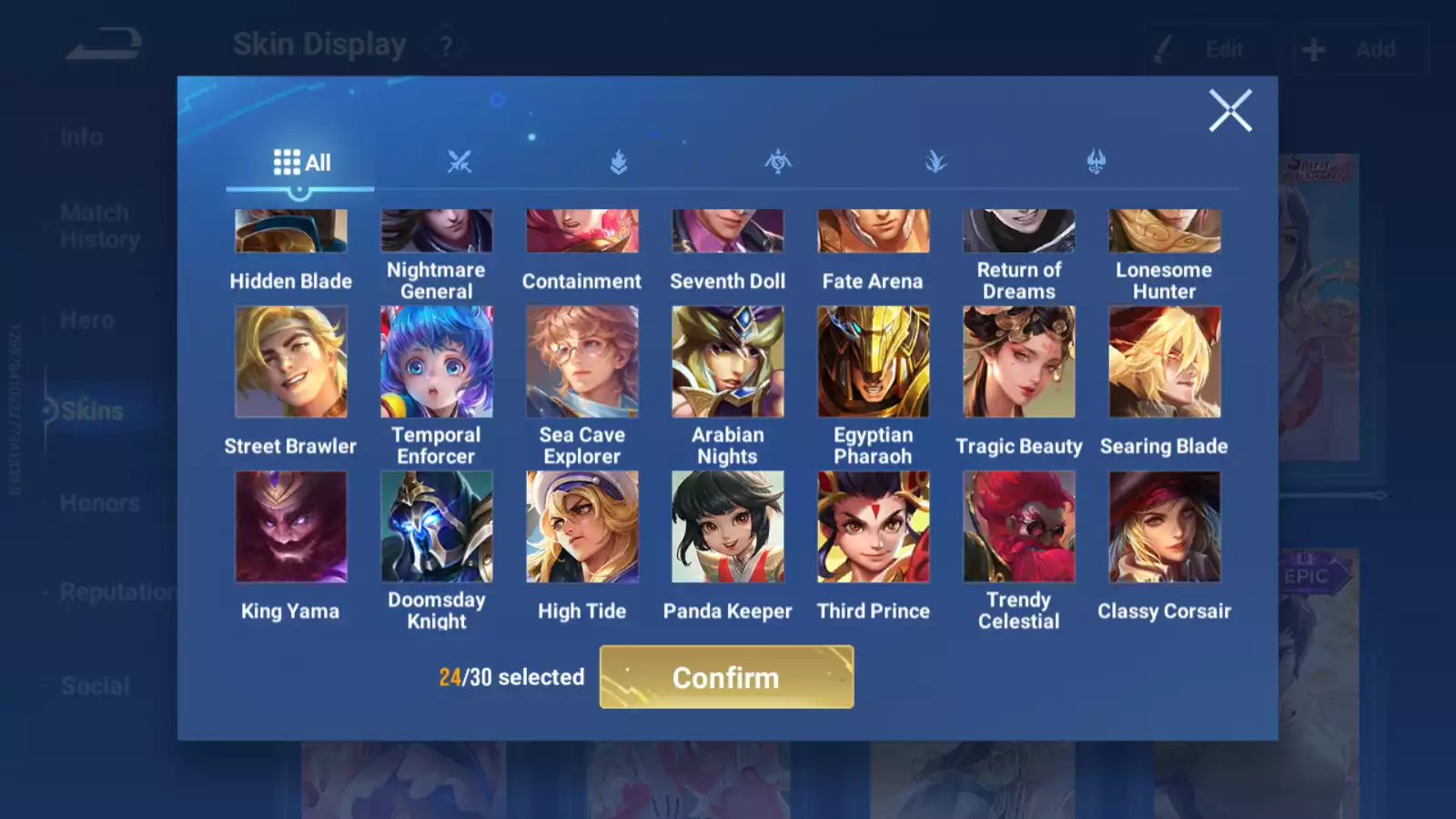Image resolution: width=1456 pixels, height=819 pixels.
Task: Switch to the All skins tab
Action: (301, 163)
